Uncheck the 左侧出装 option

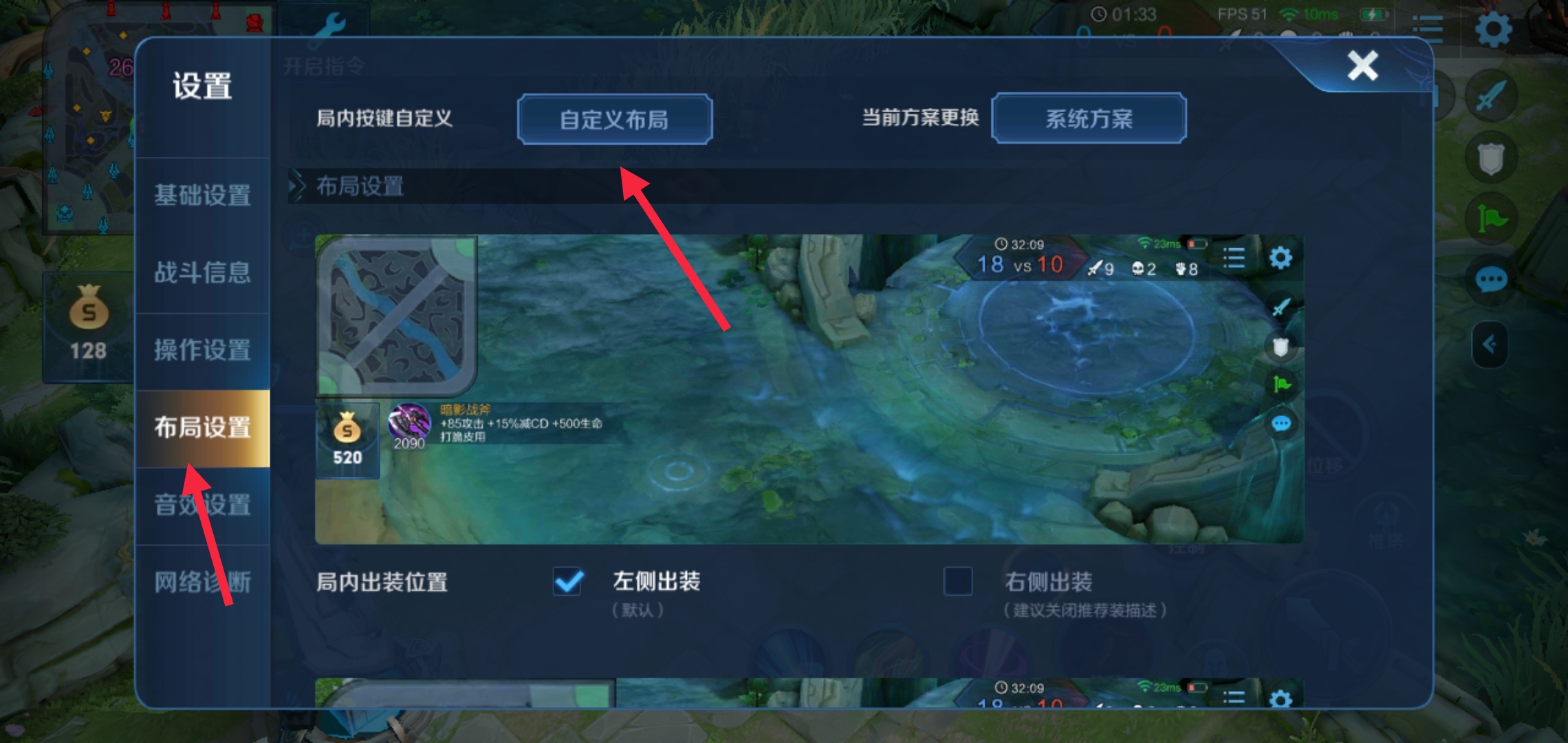567,581
